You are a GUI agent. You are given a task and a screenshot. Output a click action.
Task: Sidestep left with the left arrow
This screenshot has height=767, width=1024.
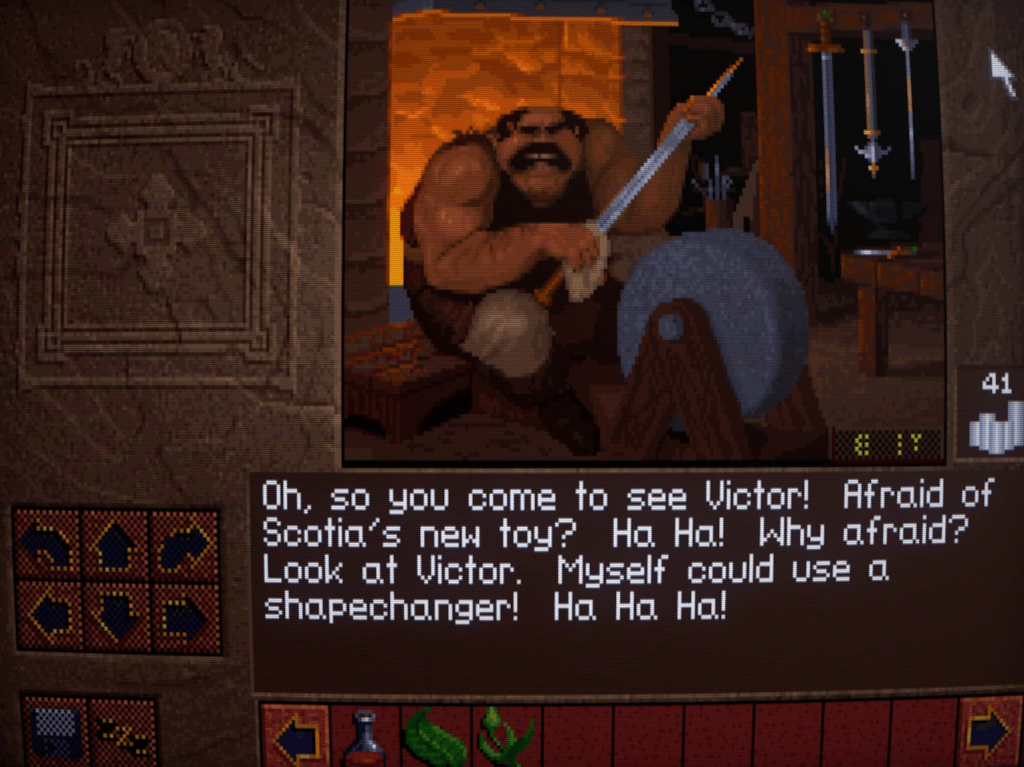(47, 615)
